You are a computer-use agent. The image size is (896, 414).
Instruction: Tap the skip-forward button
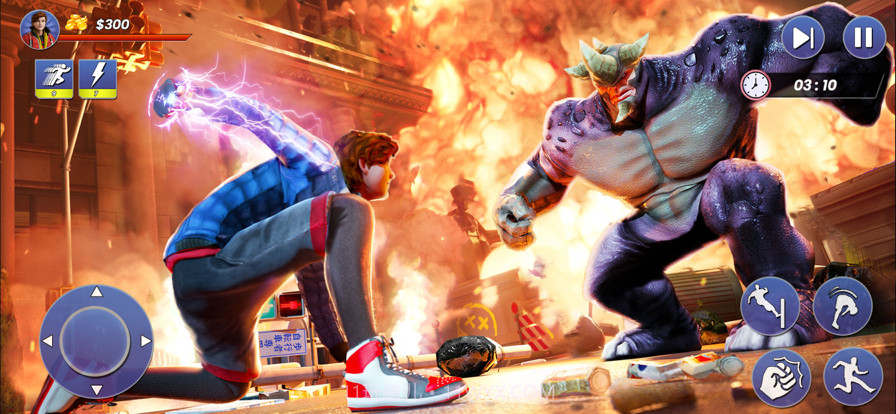803,38
